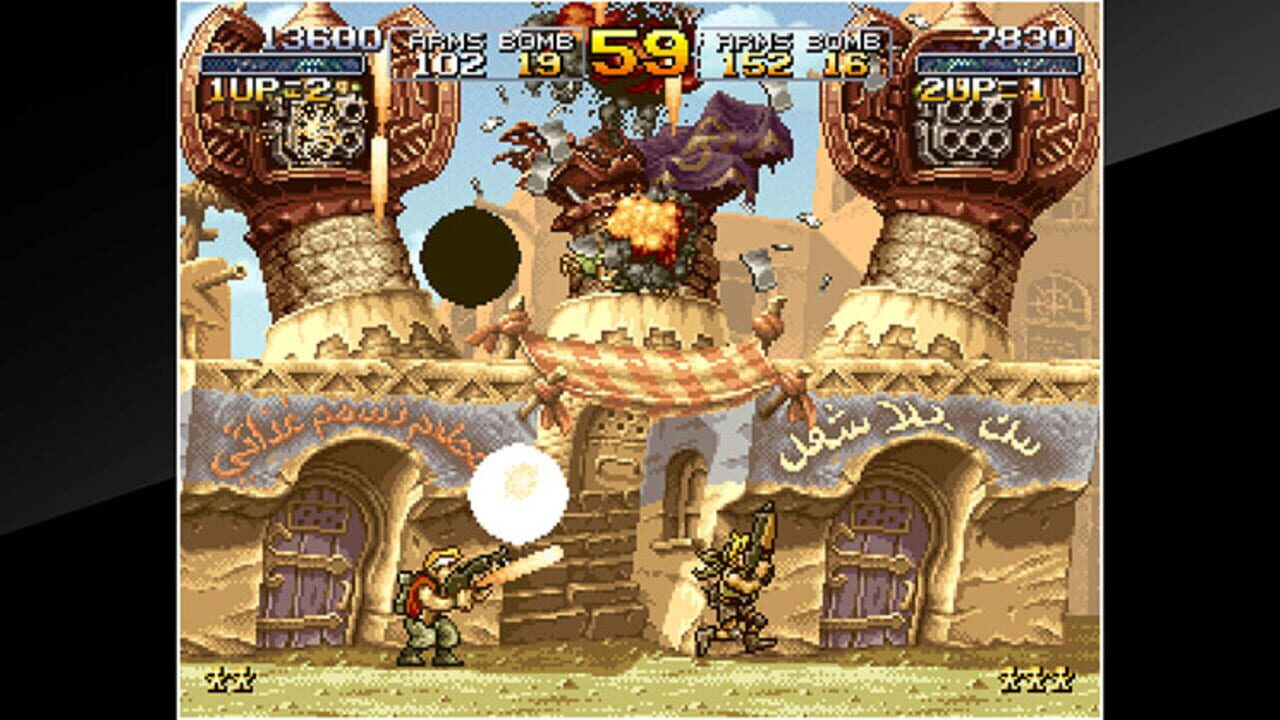This screenshot has height=720, width=1280.
Task: Click the 2UP=1 lives indicator
Action: pos(973,90)
